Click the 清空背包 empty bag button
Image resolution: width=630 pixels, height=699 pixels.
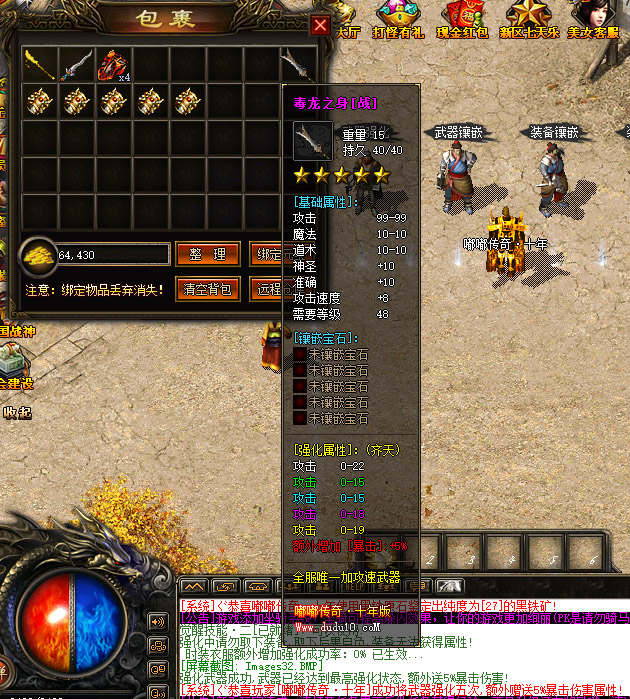(x=208, y=290)
